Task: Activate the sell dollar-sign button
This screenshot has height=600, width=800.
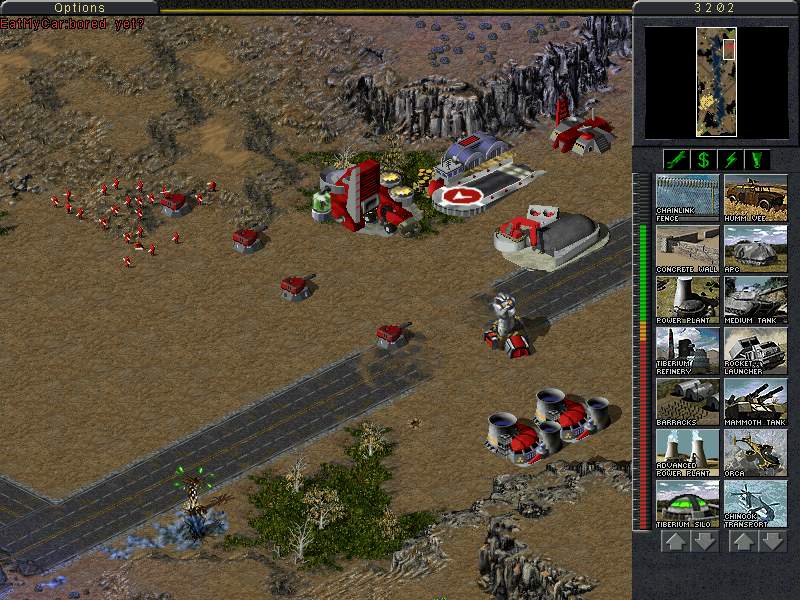Action: pyautogui.click(x=703, y=159)
